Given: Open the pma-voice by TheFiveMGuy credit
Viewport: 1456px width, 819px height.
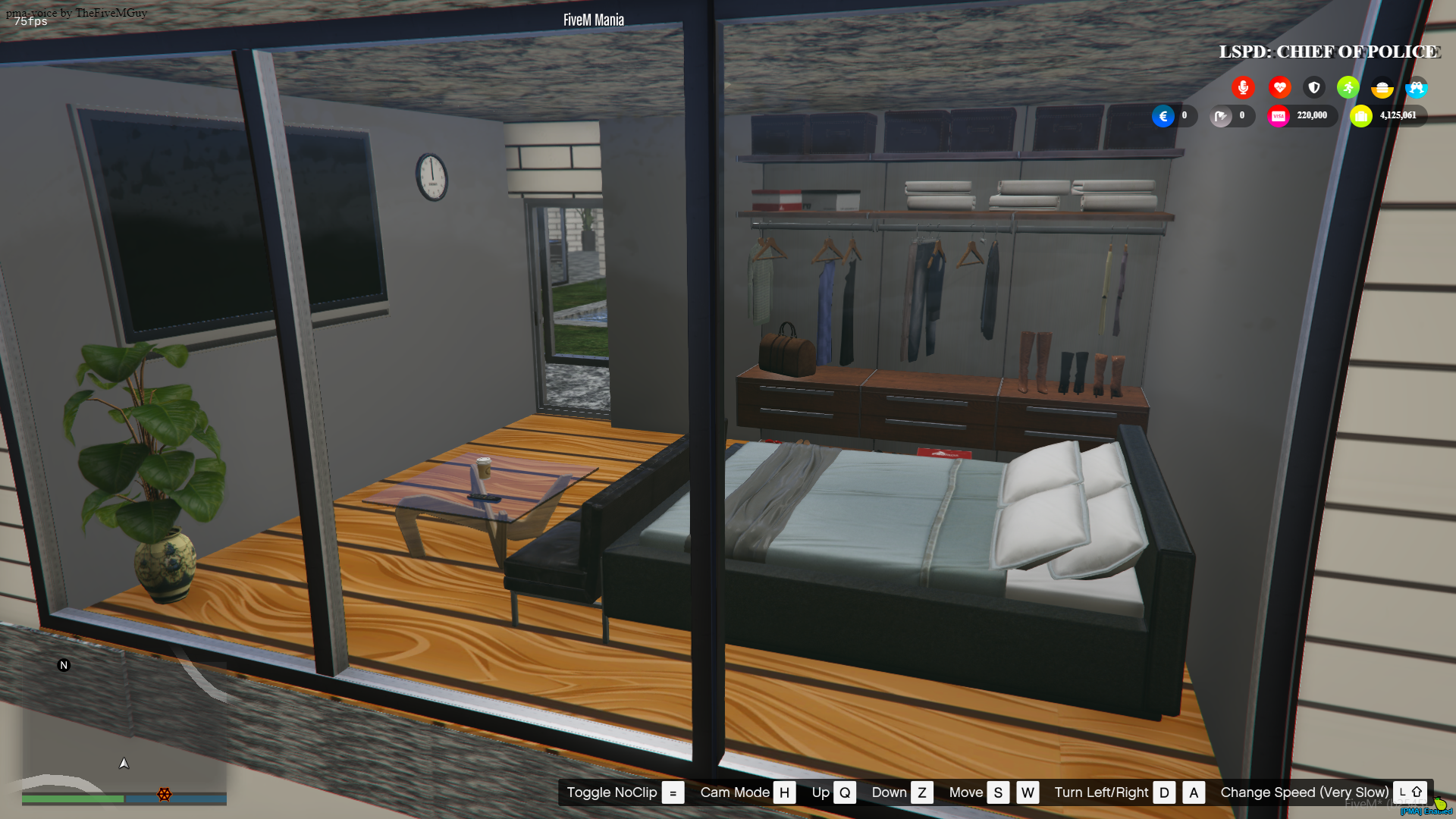Looking at the screenshot, I should (x=77, y=12).
